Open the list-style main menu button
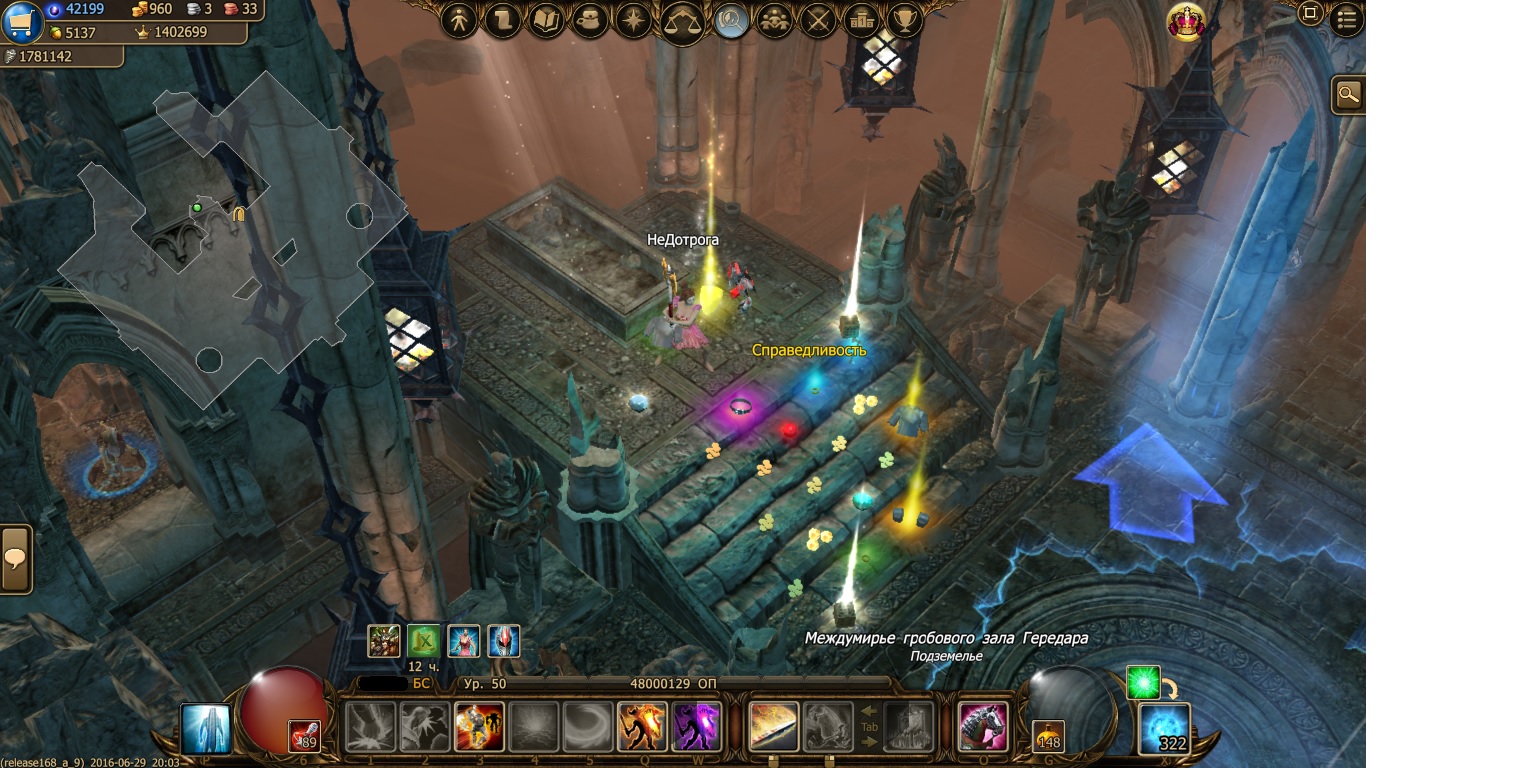1540x768 pixels. (1347, 18)
